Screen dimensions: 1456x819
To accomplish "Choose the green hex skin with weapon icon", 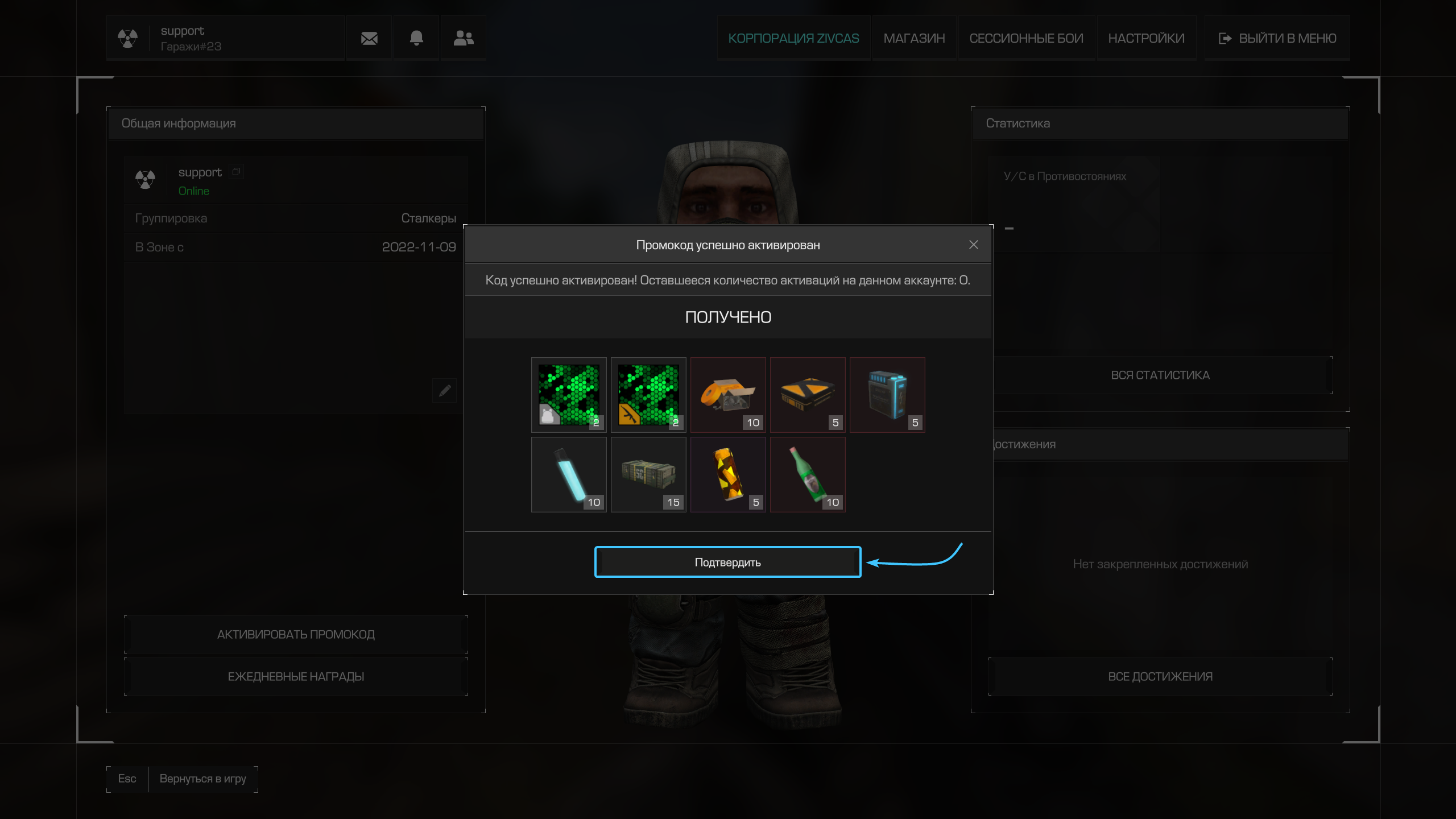I will pos(648,395).
